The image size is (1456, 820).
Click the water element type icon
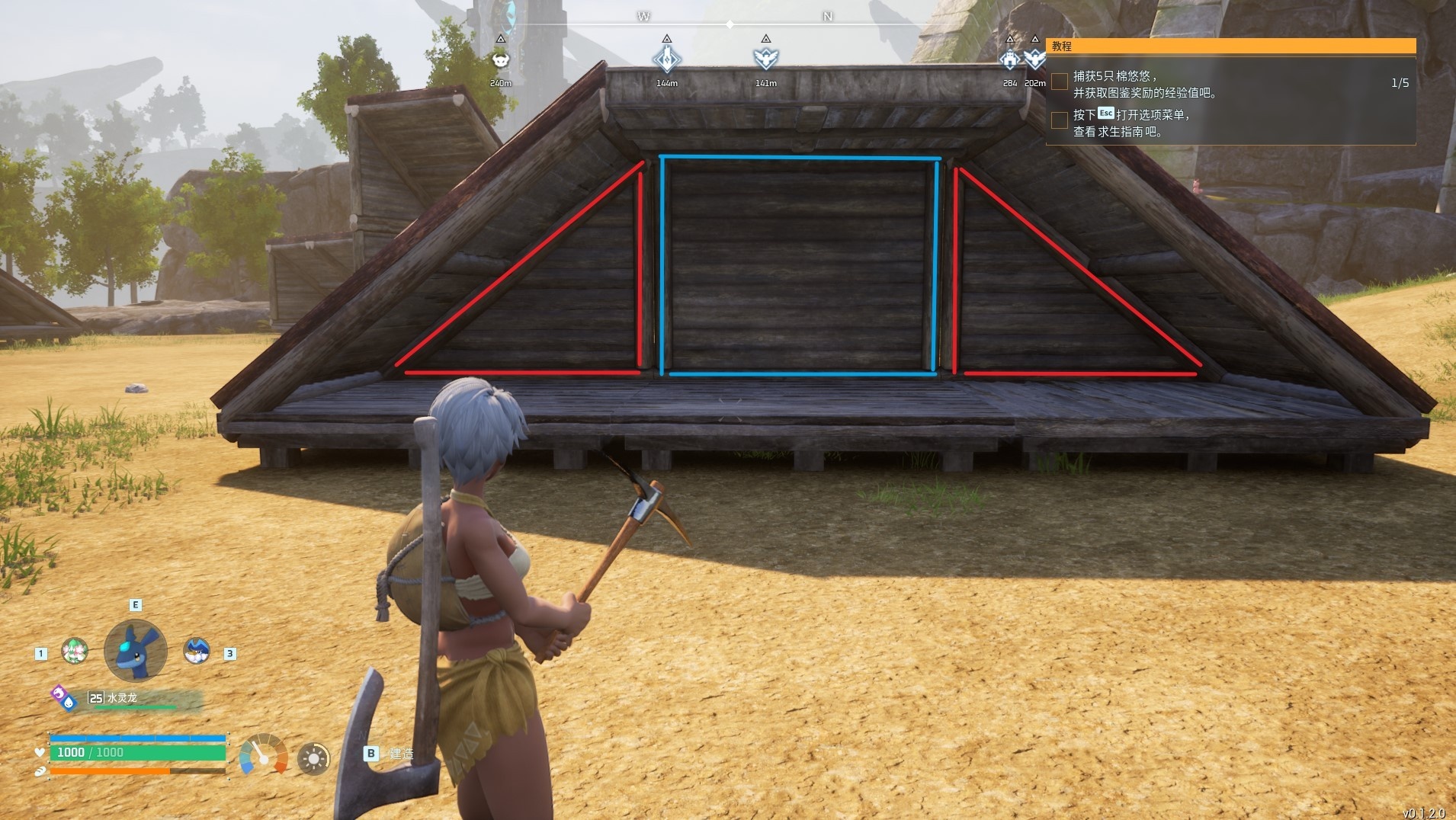(69, 703)
